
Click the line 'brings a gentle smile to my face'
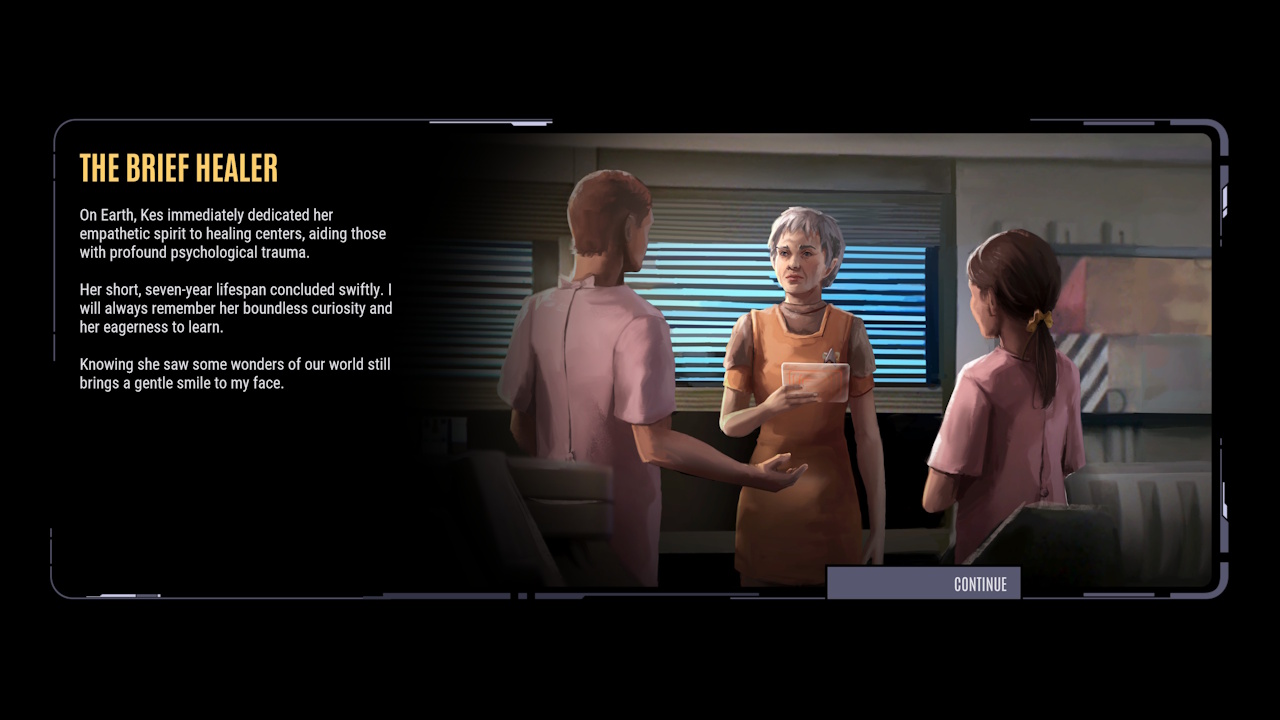tap(180, 383)
